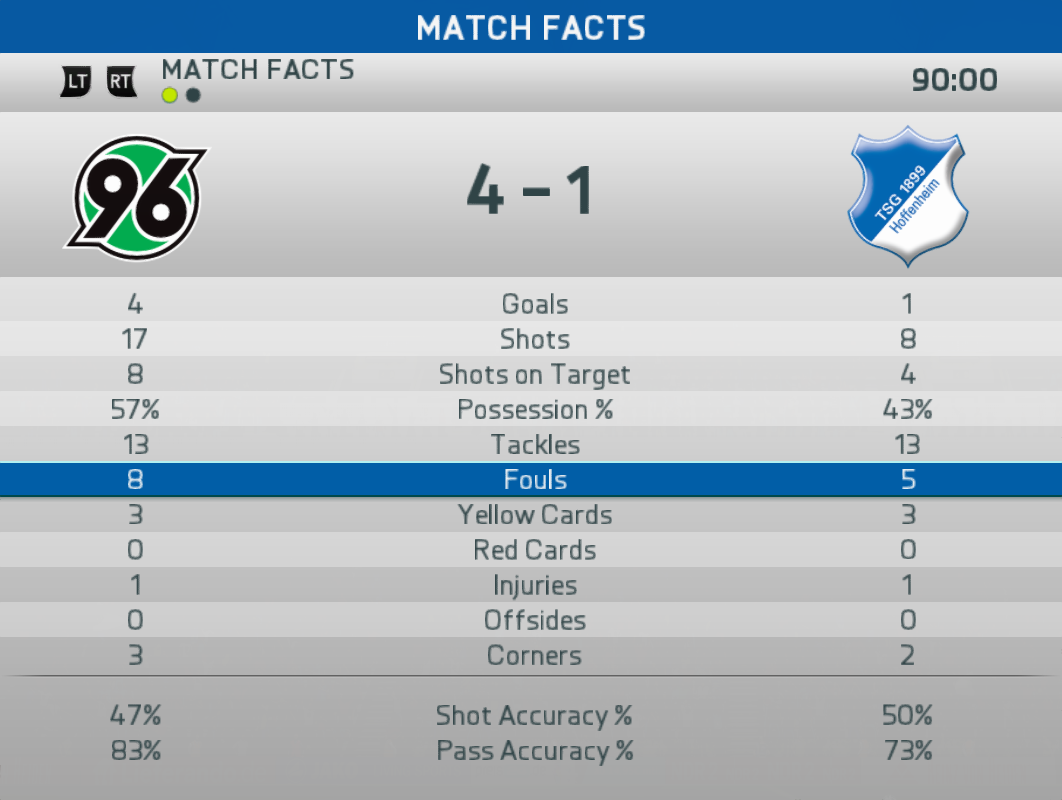Select the Injuries stat row
The width and height of the screenshot is (1062, 800).
pyautogui.click(x=534, y=585)
